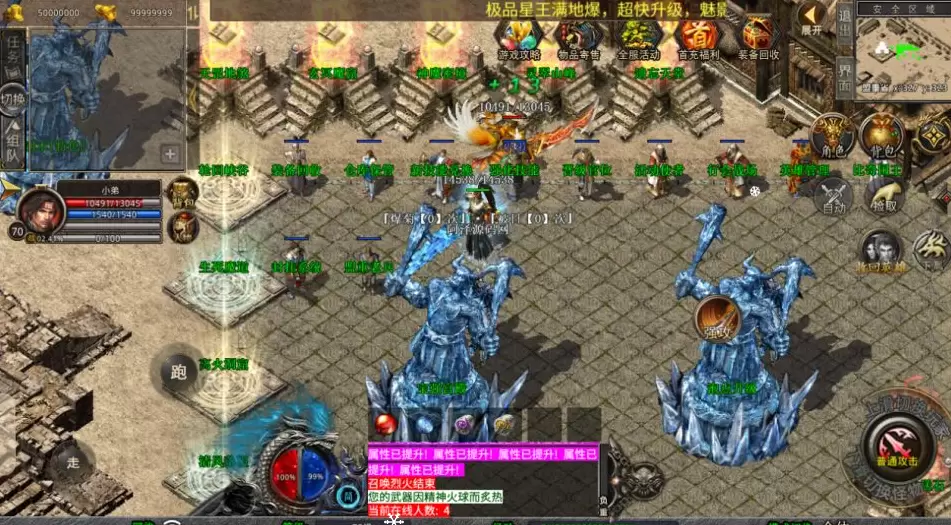Image resolution: width=951 pixels, height=525 pixels.
Task: Toggle 自动 auto-combat
Action: click(x=832, y=197)
